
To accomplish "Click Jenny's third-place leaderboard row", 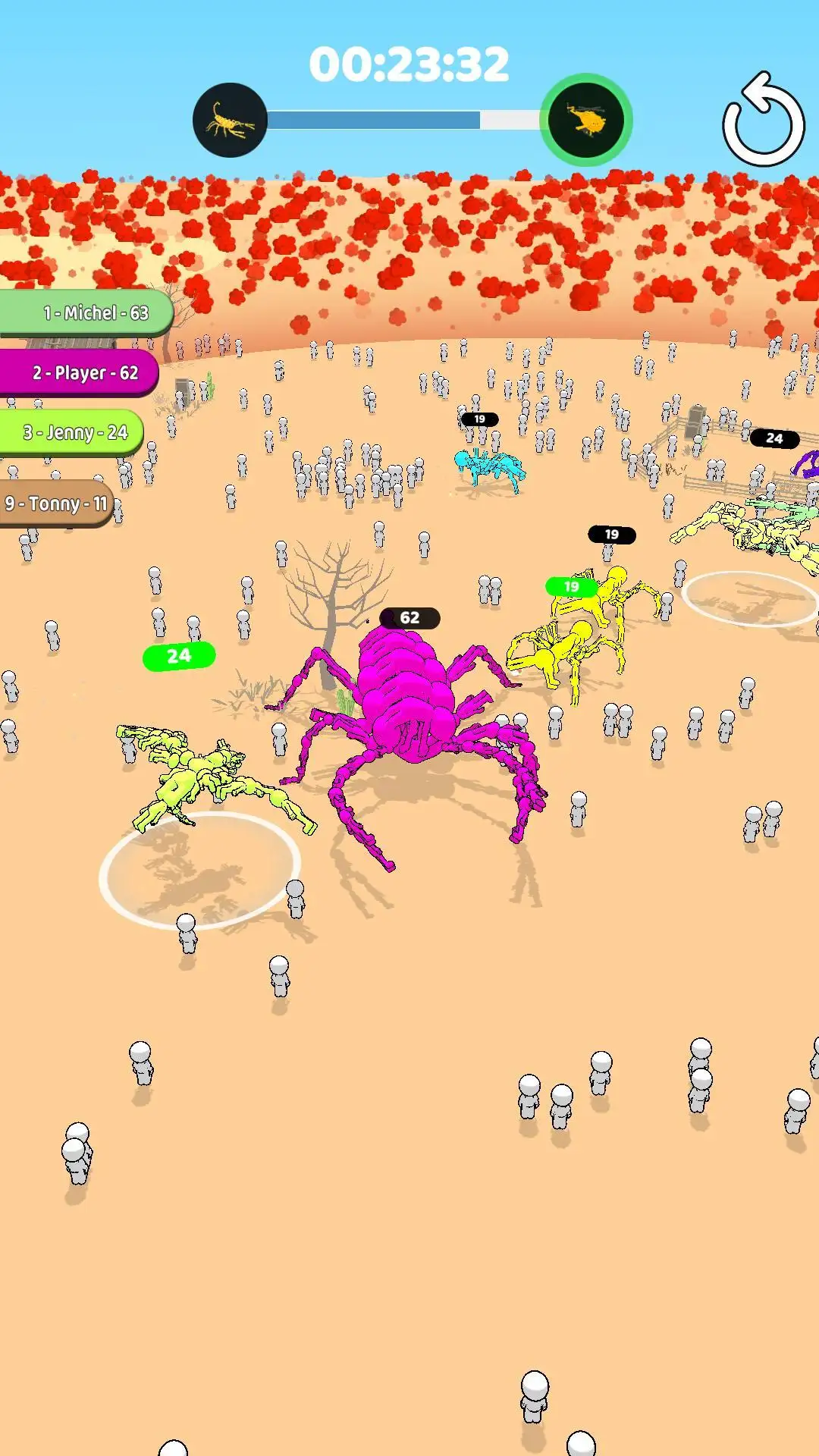I will pyautogui.click(x=71, y=432).
